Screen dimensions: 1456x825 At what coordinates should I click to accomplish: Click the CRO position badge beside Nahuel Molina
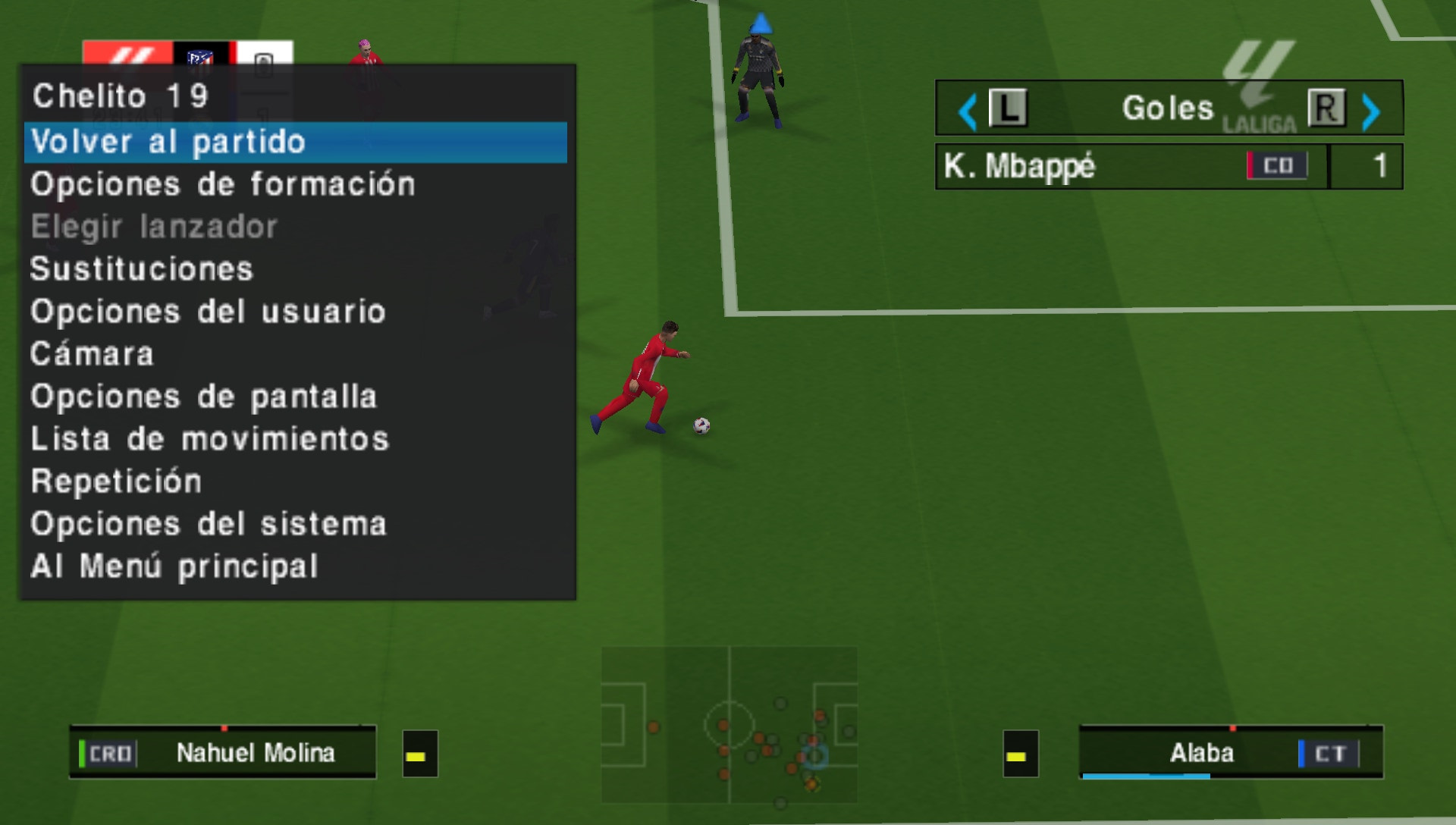click(x=110, y=753)
